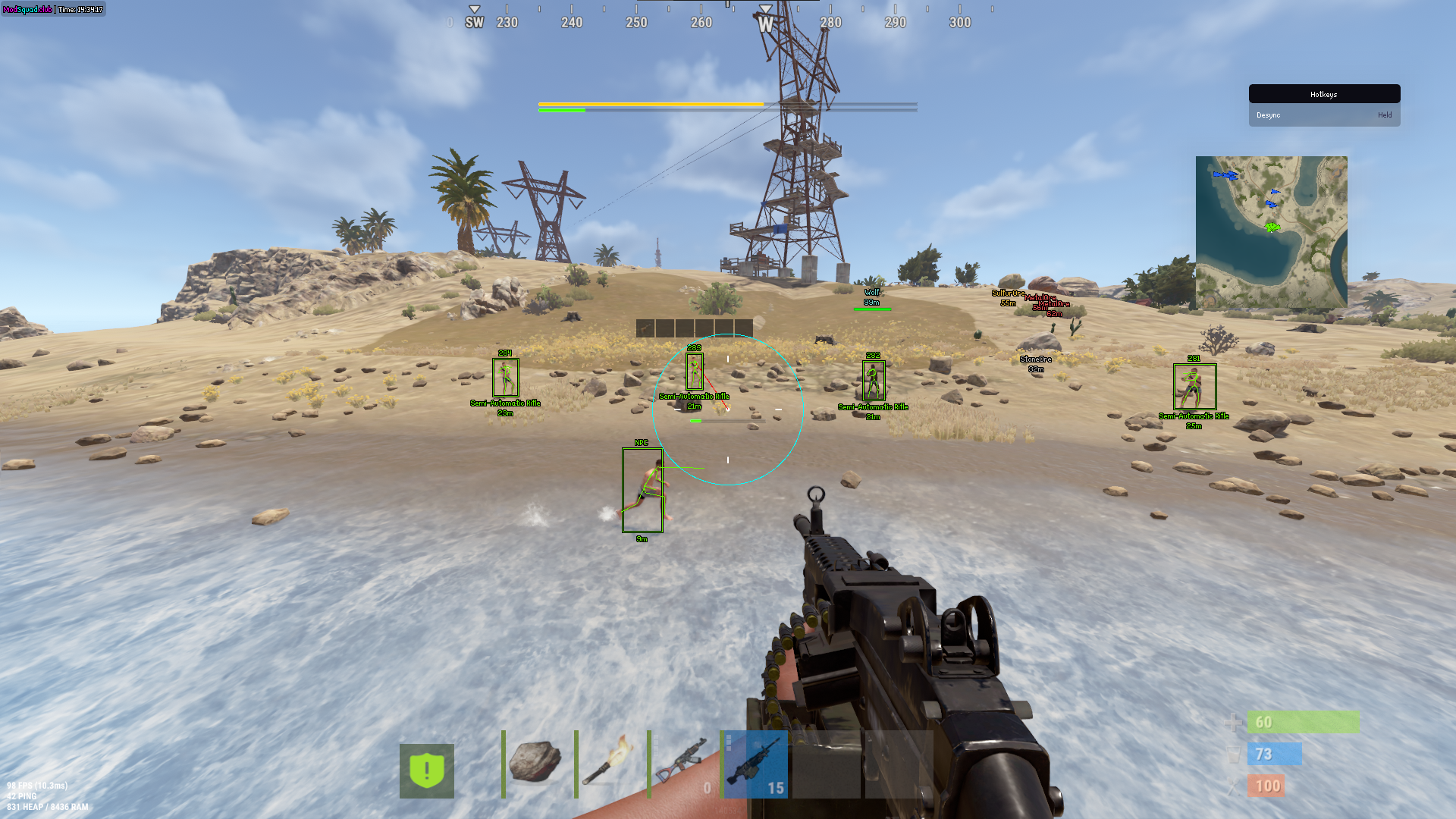
Task: Select the M249 machine gun slot
Action: coord(755,764)
